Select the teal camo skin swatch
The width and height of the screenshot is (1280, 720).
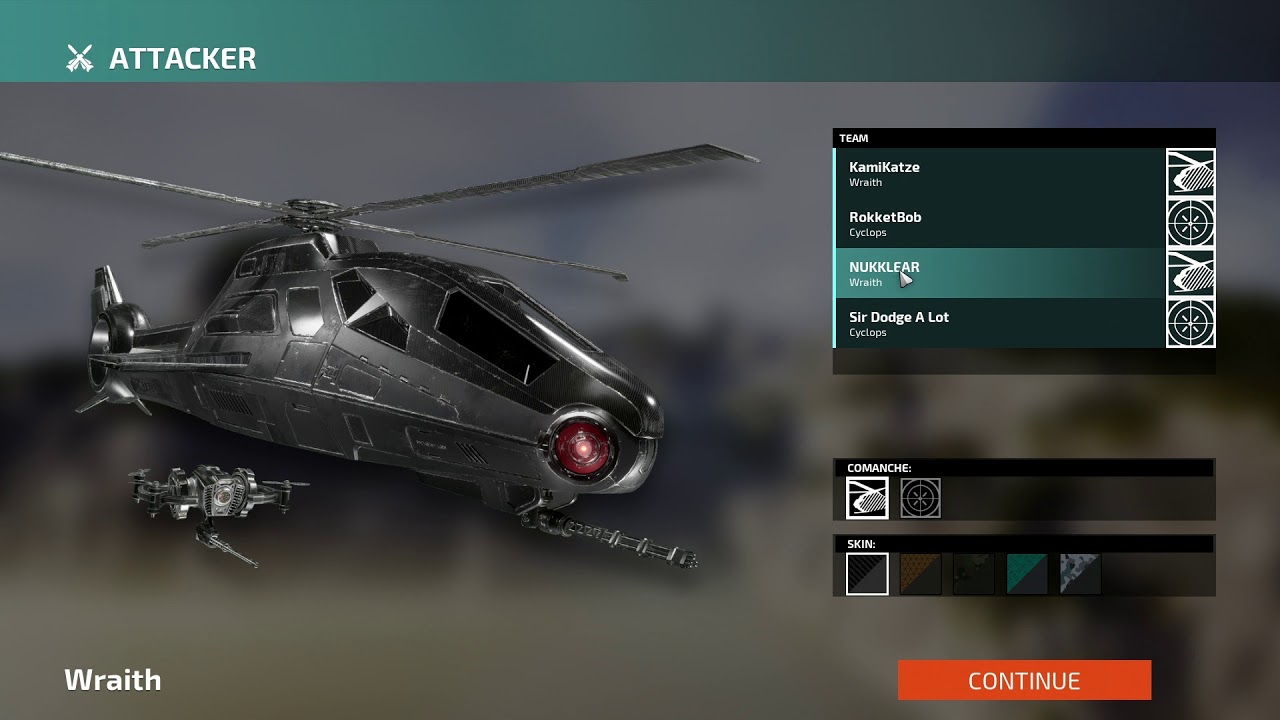pyautogui.click(x=1026, y=572)
